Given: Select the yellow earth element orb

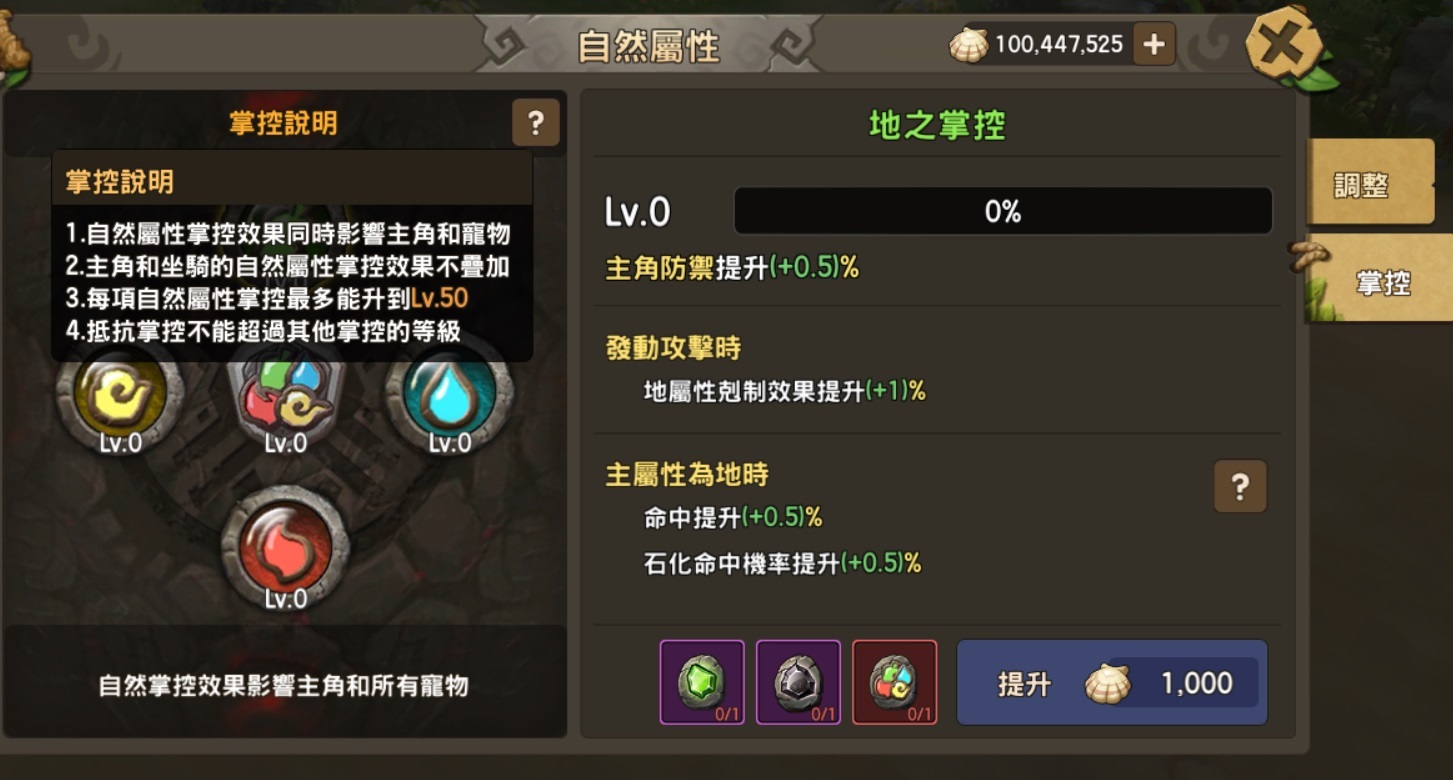Looking at the screenshot, I should click(x=121, y=396).
